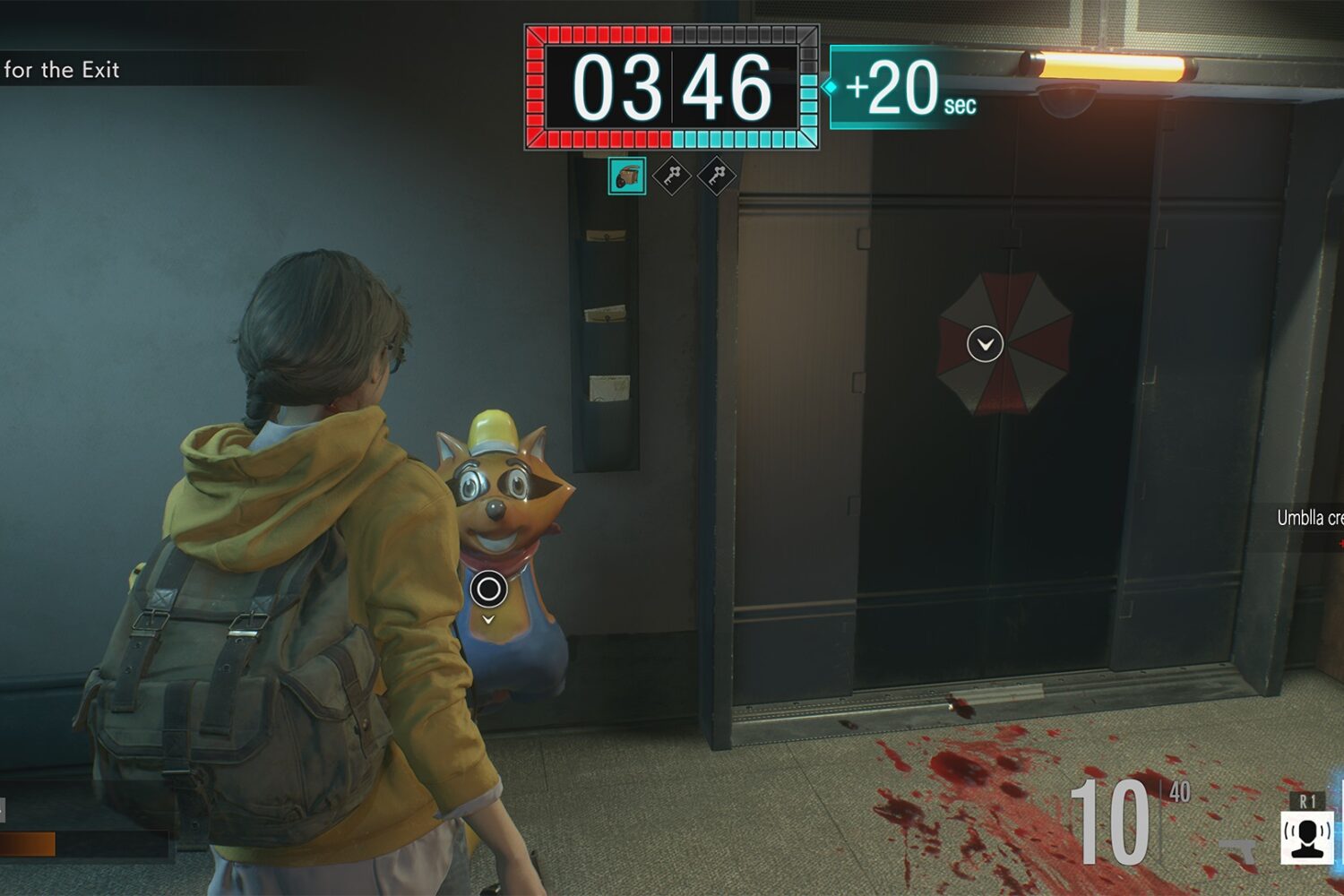Click the interaction marker on the Umbrella door

coord(985,344)
